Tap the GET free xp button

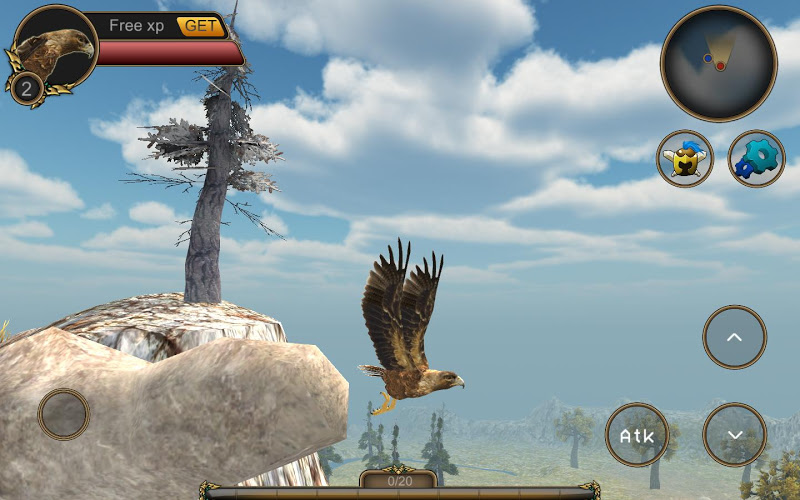point(201,26)
